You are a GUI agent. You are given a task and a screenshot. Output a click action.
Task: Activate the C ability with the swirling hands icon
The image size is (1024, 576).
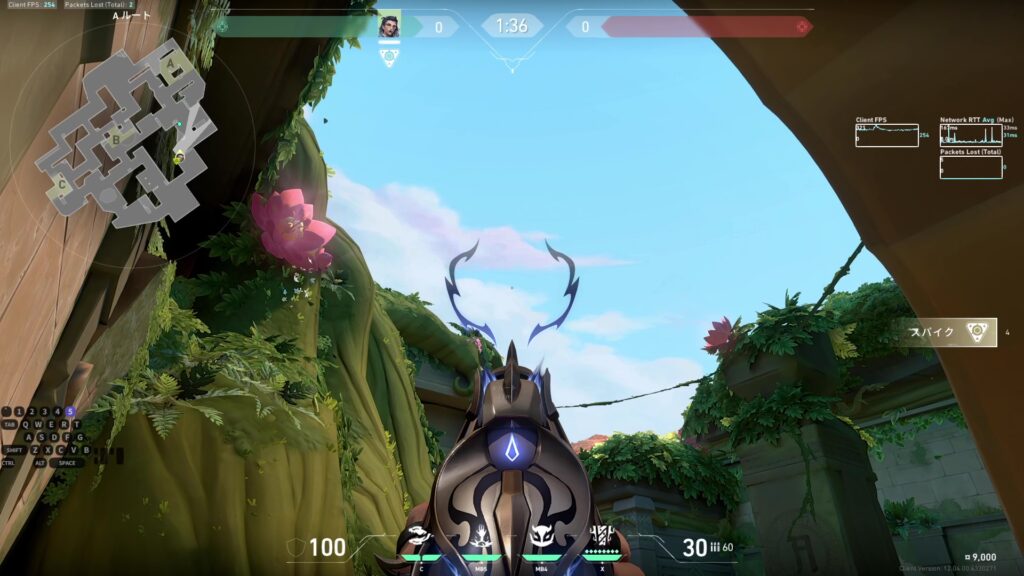[421, 538]
